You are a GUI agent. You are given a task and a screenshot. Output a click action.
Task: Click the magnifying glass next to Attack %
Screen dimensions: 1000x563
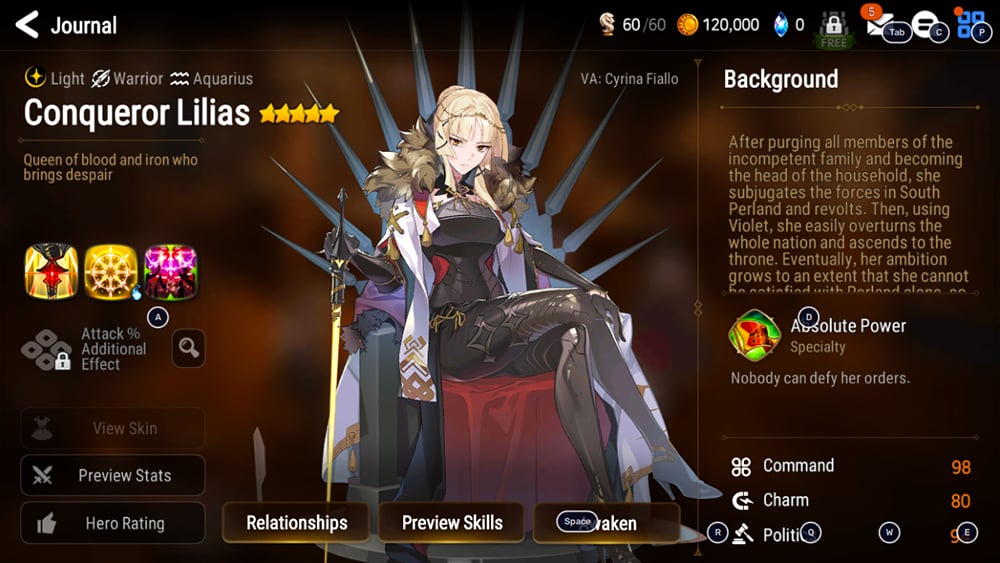coord(188,348)
